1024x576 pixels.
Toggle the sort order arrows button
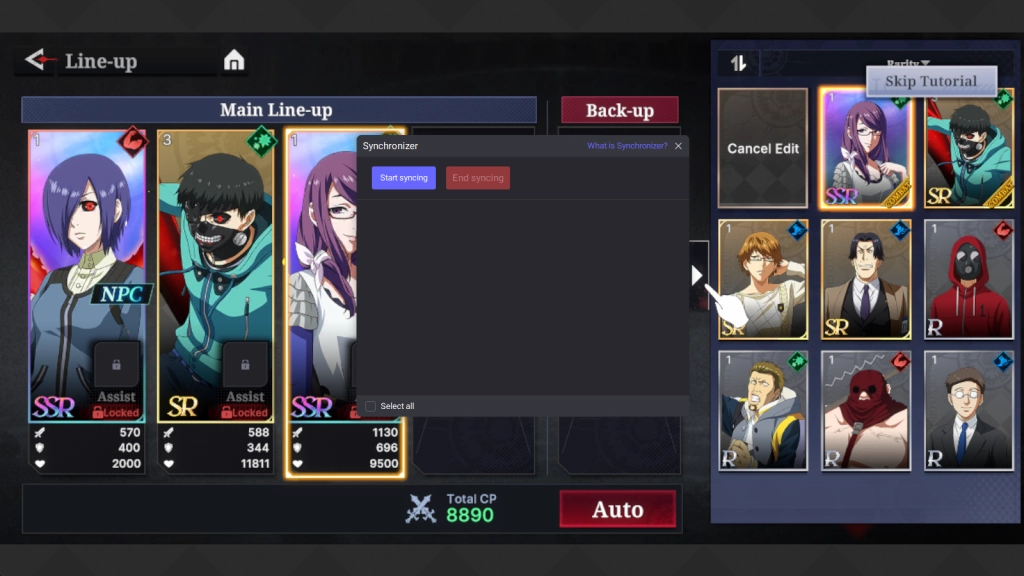738,63
